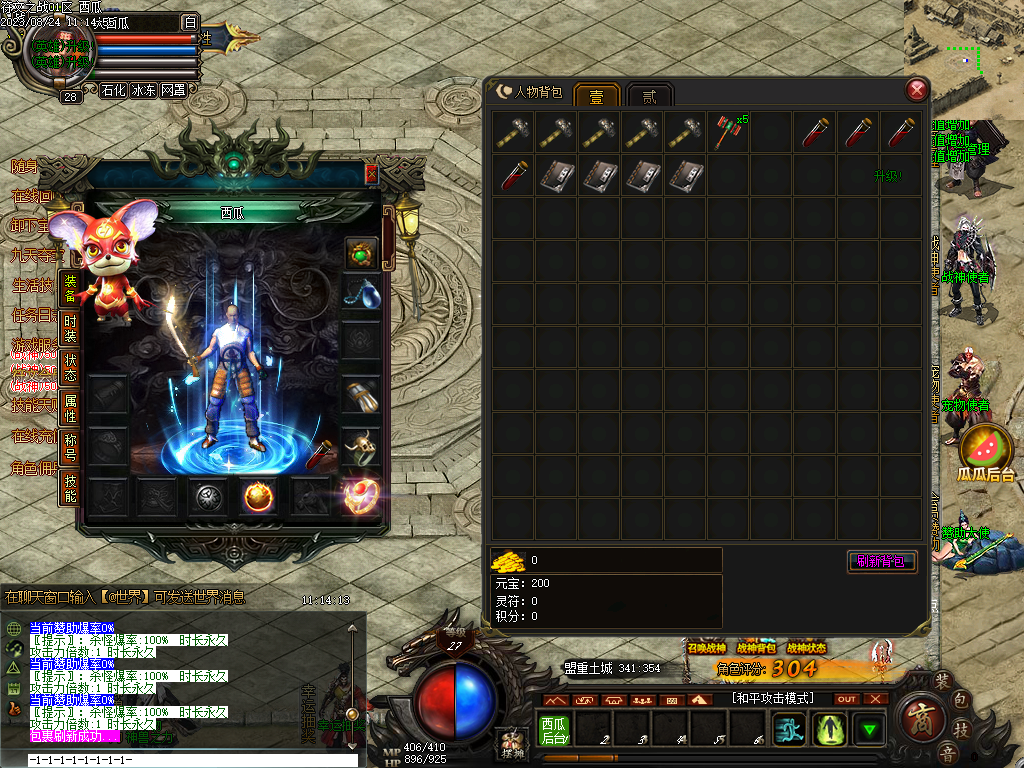The height and width of the screenshot is (768, 1024).
Task: Open the 战神背包 button
Action: pyautogui.click(x=756, y=648)
